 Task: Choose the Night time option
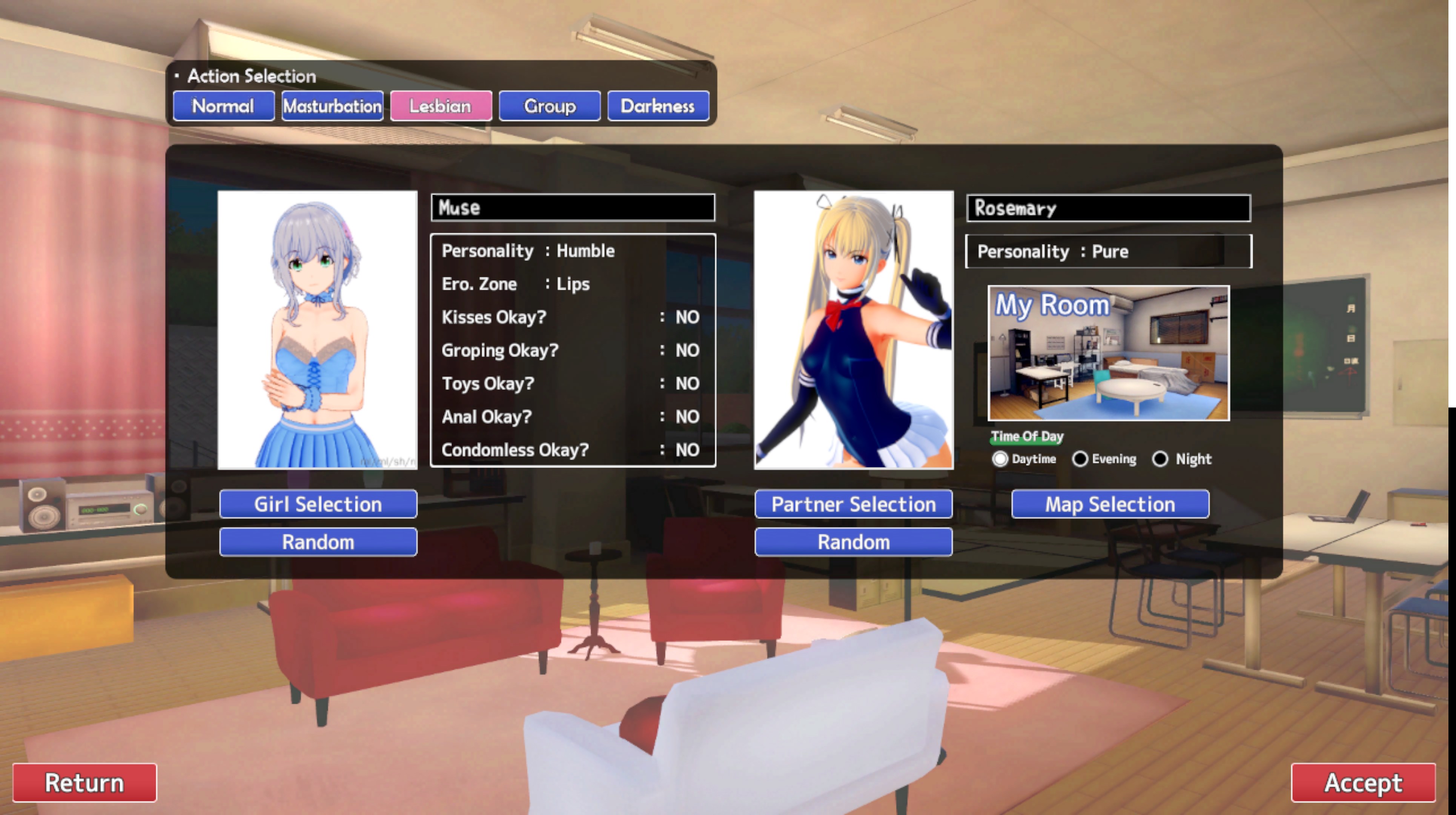tap(1160, 459)
